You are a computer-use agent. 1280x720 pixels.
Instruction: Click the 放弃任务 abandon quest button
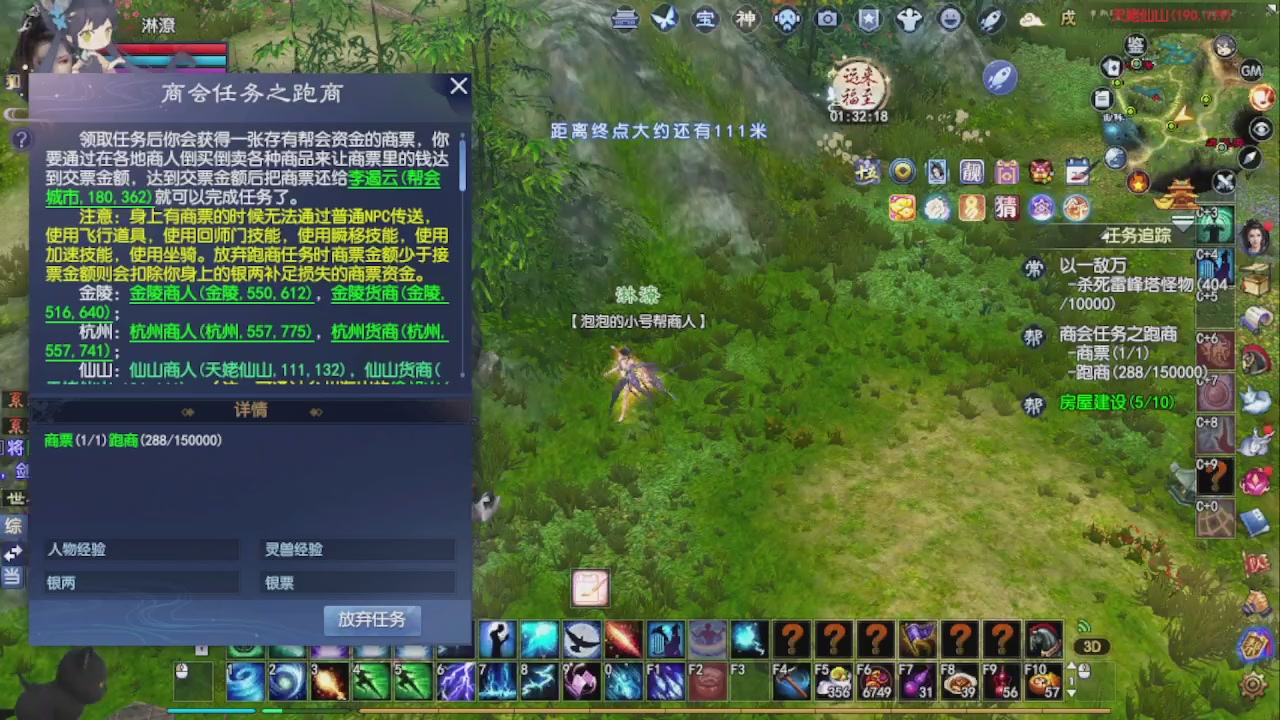372,620
